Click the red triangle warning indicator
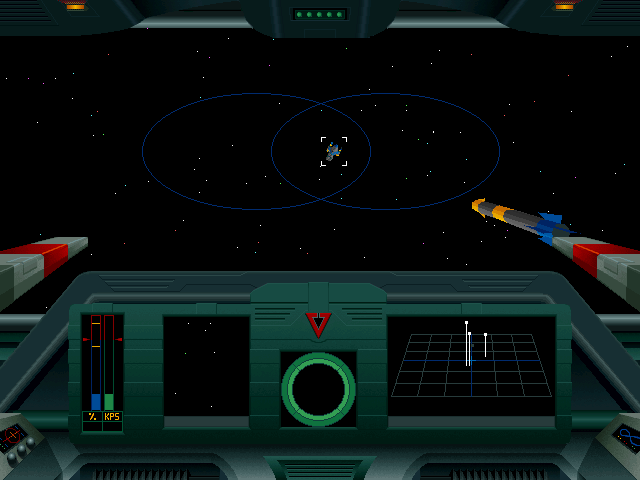Image resolution: width=640 pixels, height=480 pixels. pyautogui.click(x=318, y=324)
